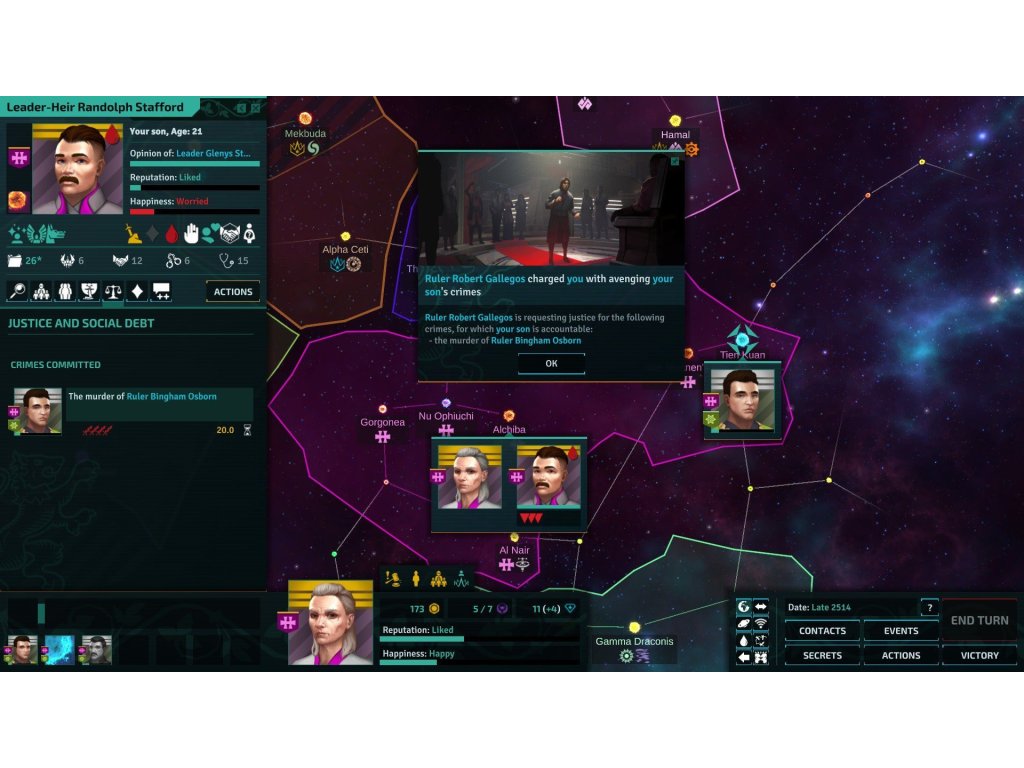Screen dimensions: 1024x768
Task: Confirm the Robert Gallegos message with OK
Action: click(551, 364)
